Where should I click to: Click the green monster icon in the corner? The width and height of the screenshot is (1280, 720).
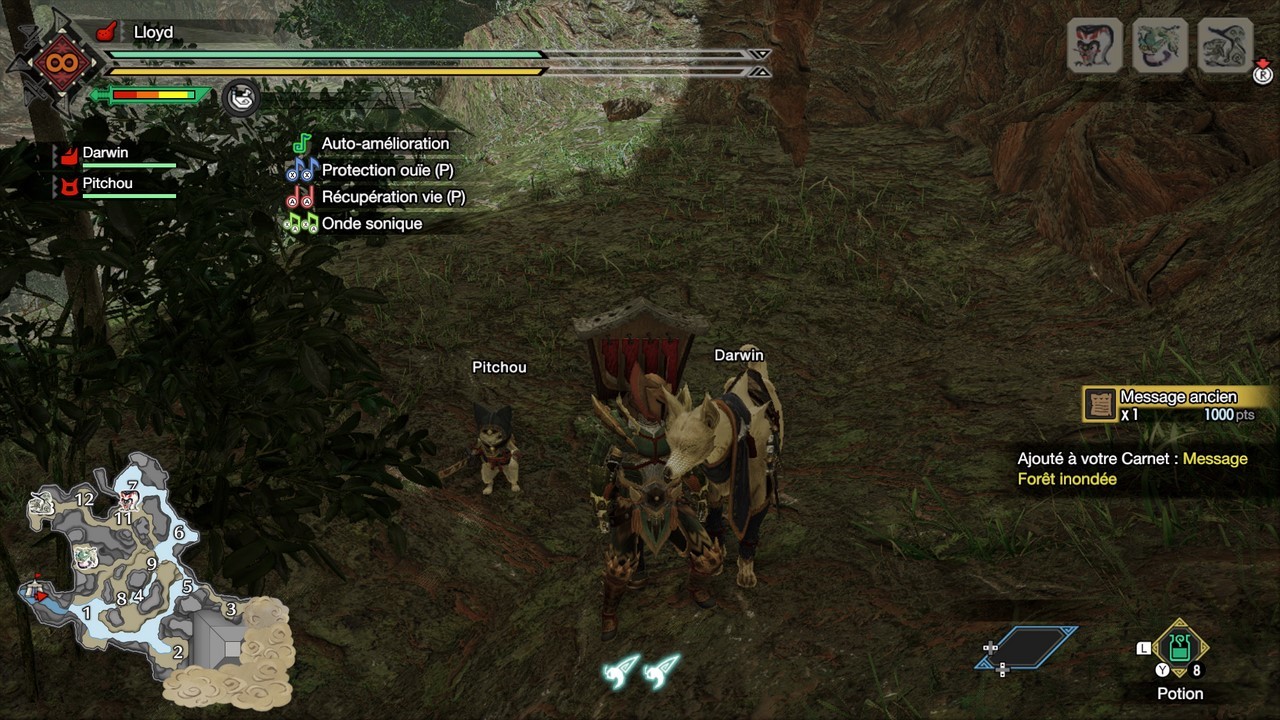[x=1158, y=44]
